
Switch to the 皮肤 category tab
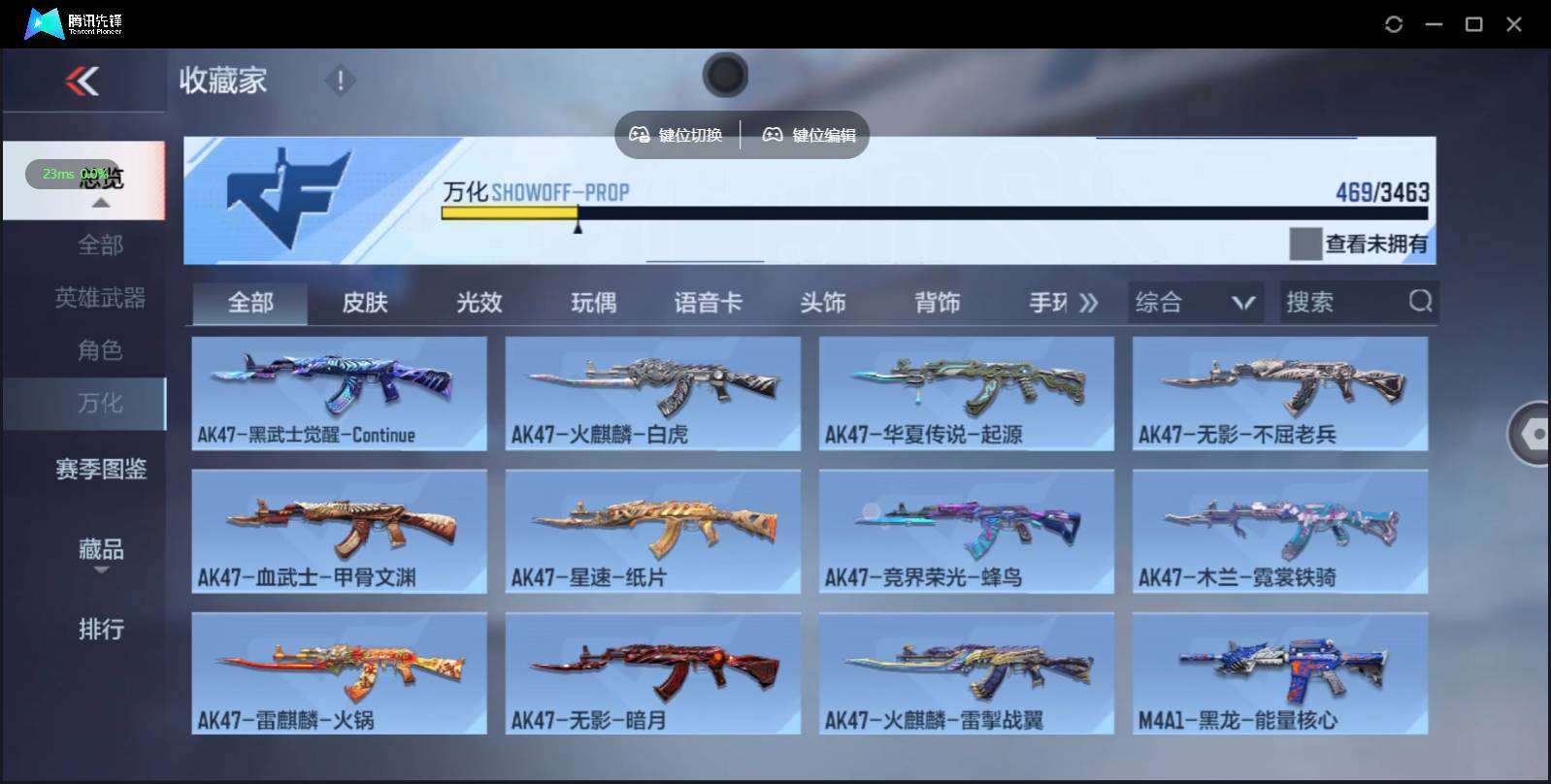tap(364, 302)
